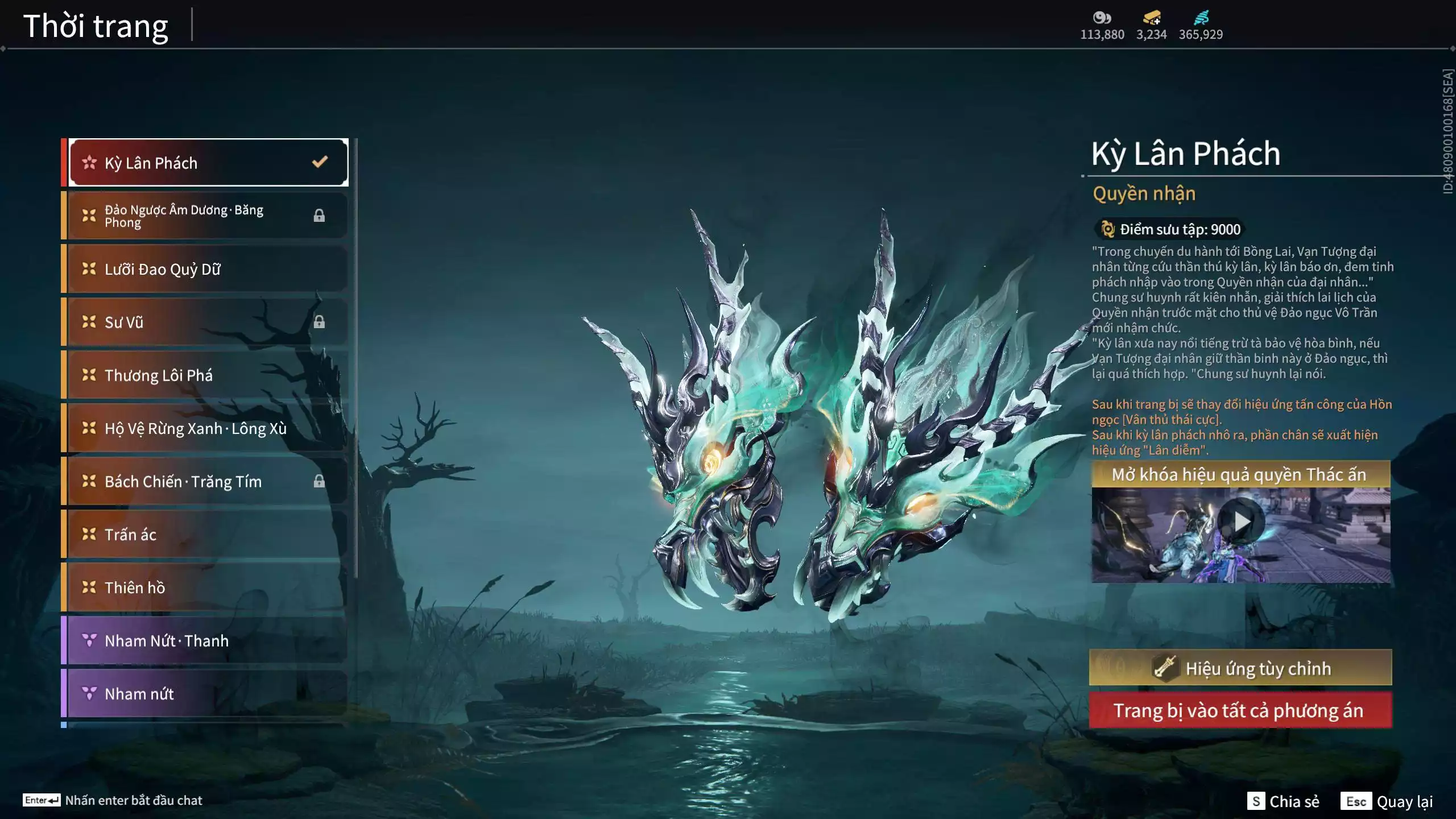This screenshot has height=819, width=1456.
Task: Select the Kỳ Lân Phách skin entry
Action: [208, 163]
